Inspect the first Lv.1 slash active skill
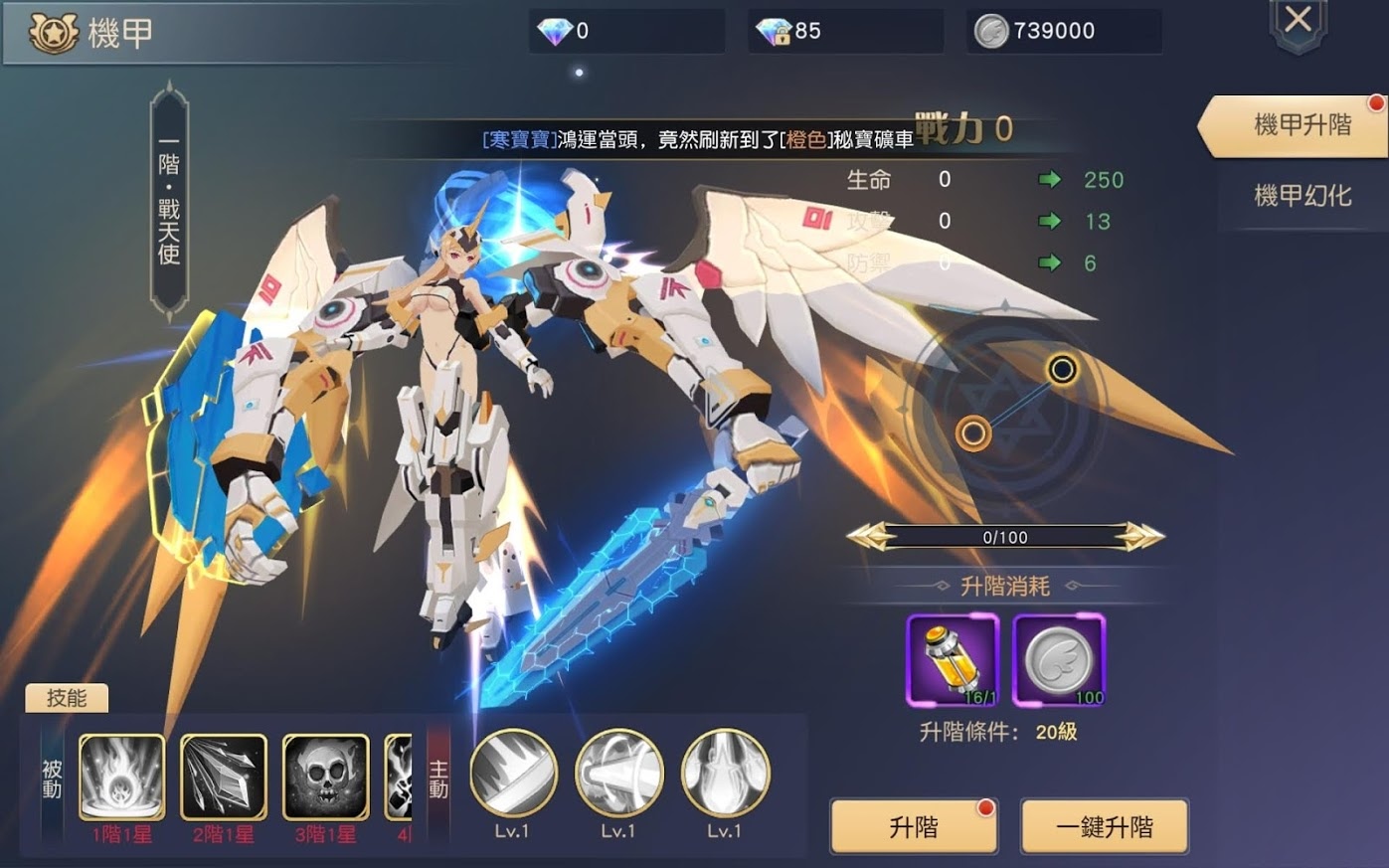This screenshot has width=1389, height=868. coord(512,774)
